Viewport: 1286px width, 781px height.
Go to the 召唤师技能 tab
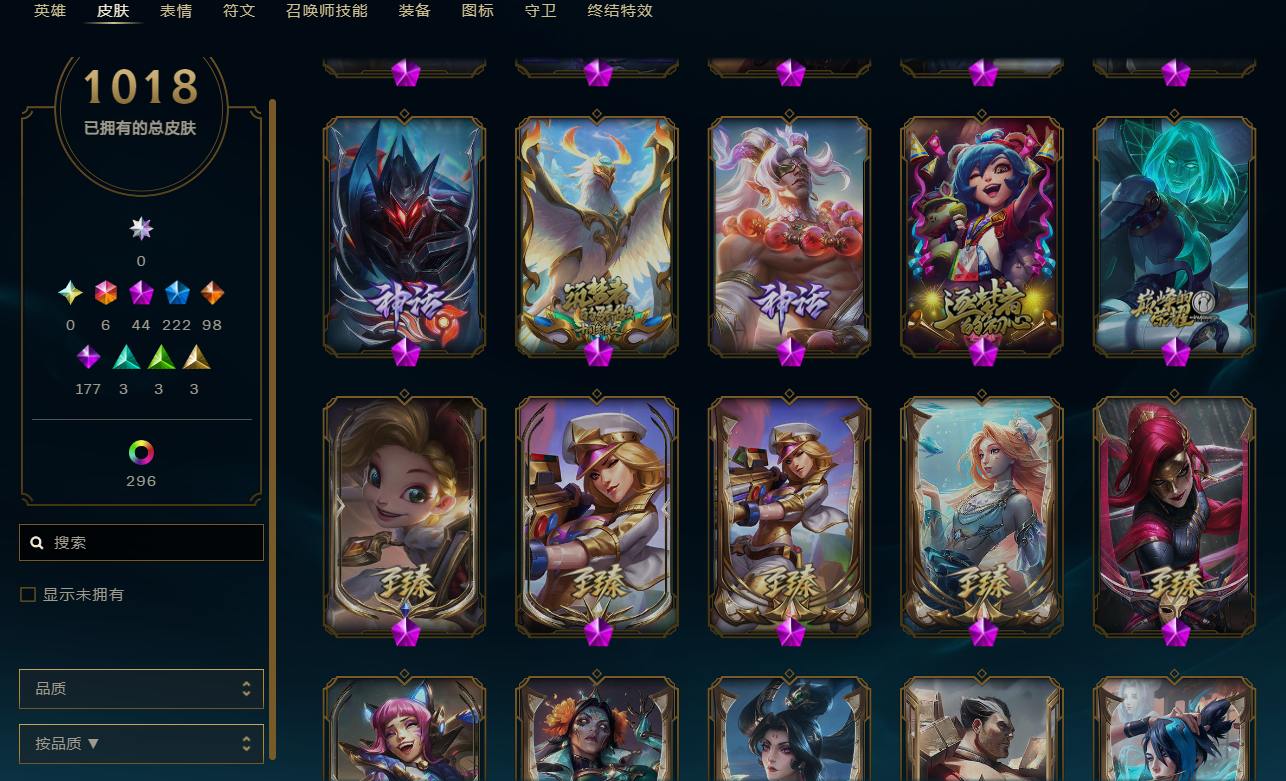coord(326,11)
